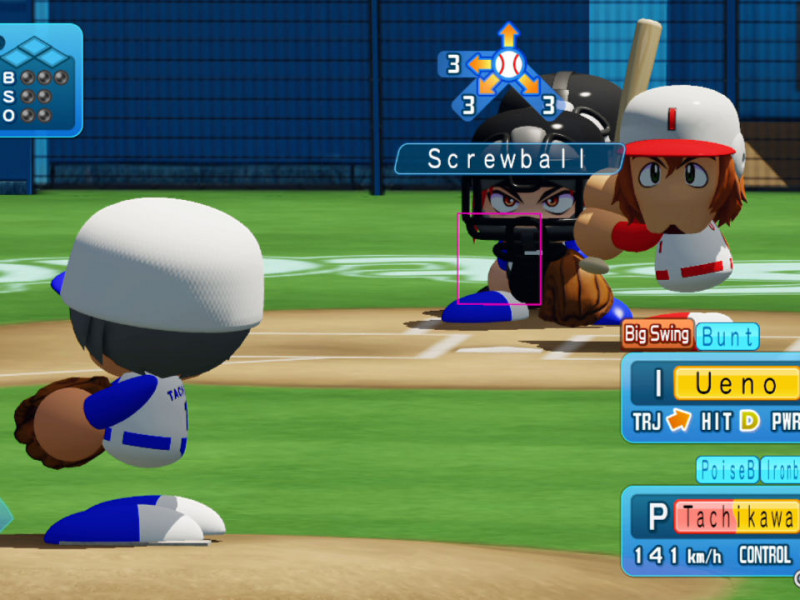Select the upward fastball arrow
This screenshot has height=600, width=800.
[x=509, y=35]
